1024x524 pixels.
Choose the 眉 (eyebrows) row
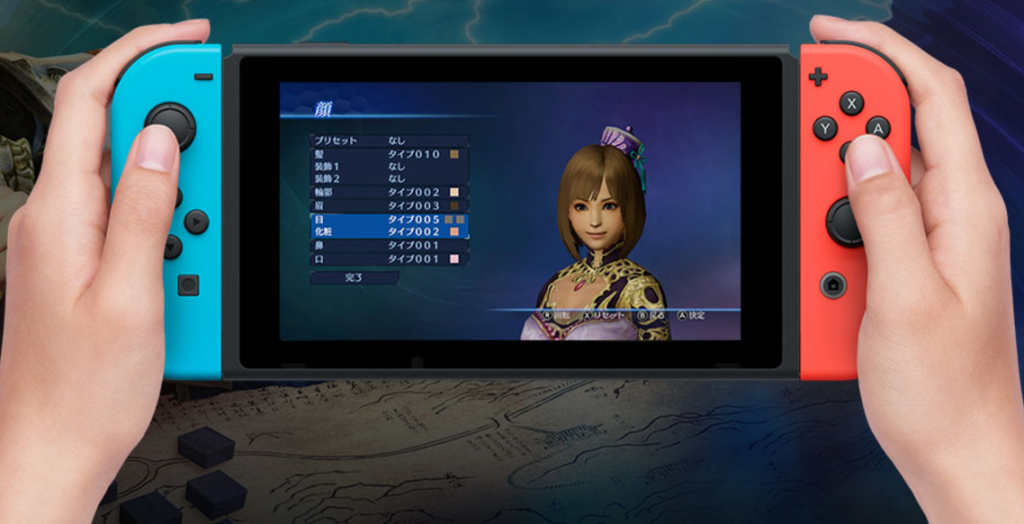click(380, 206)
